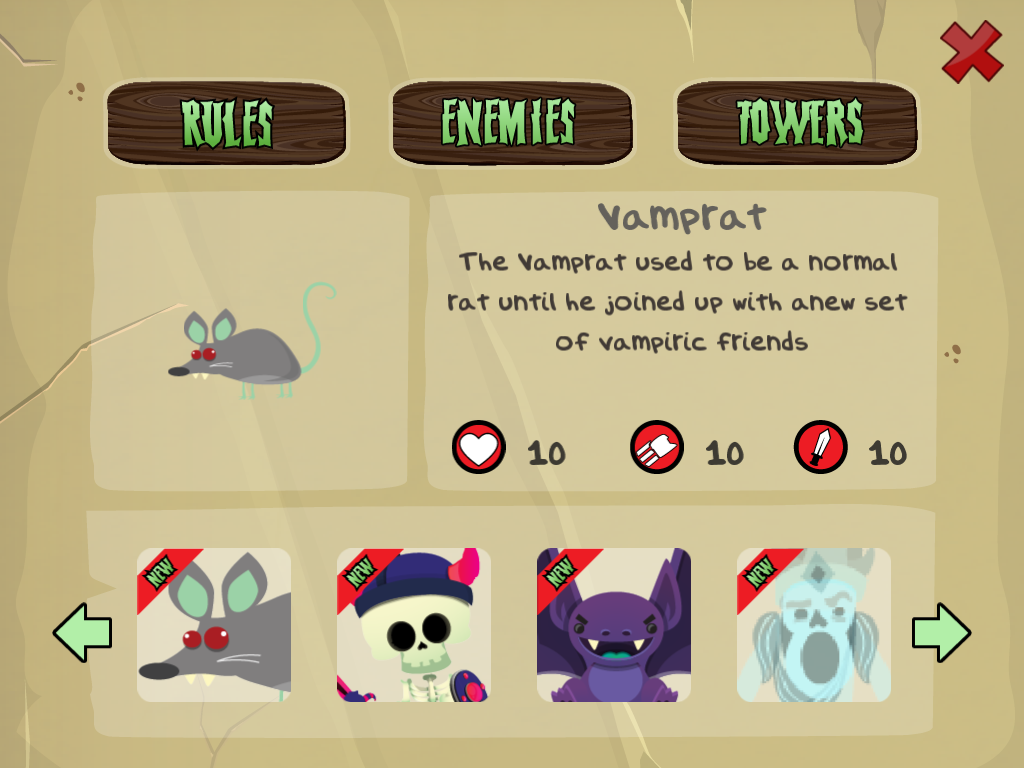Screen dimensions: 1024x768
Task: Go to next enemies with right arrow
Action: pos(941,632)
